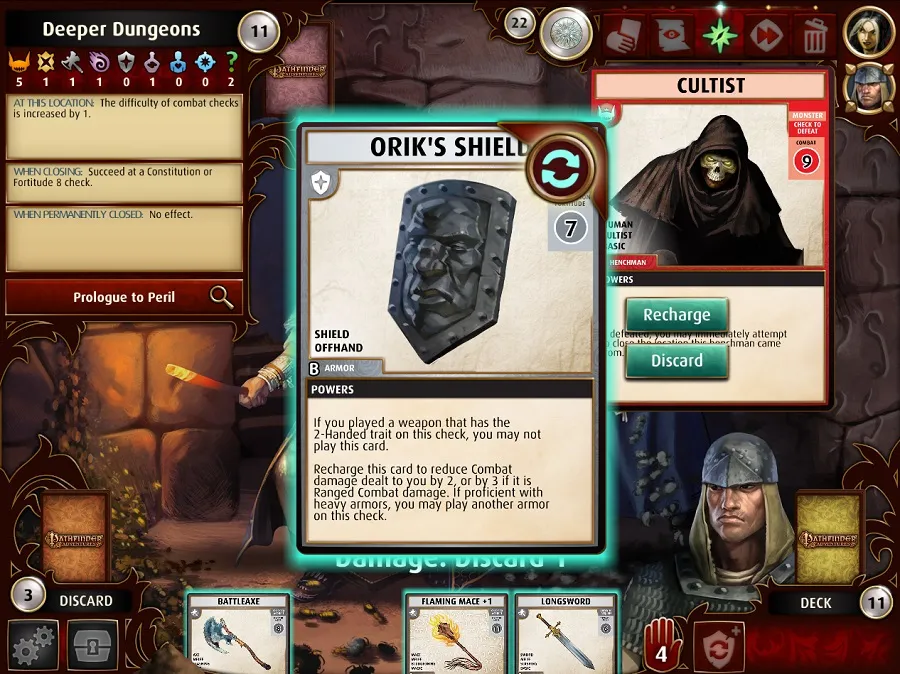Select the green compass star phase
Screen dimensions: 900x674
pos(718,35)
